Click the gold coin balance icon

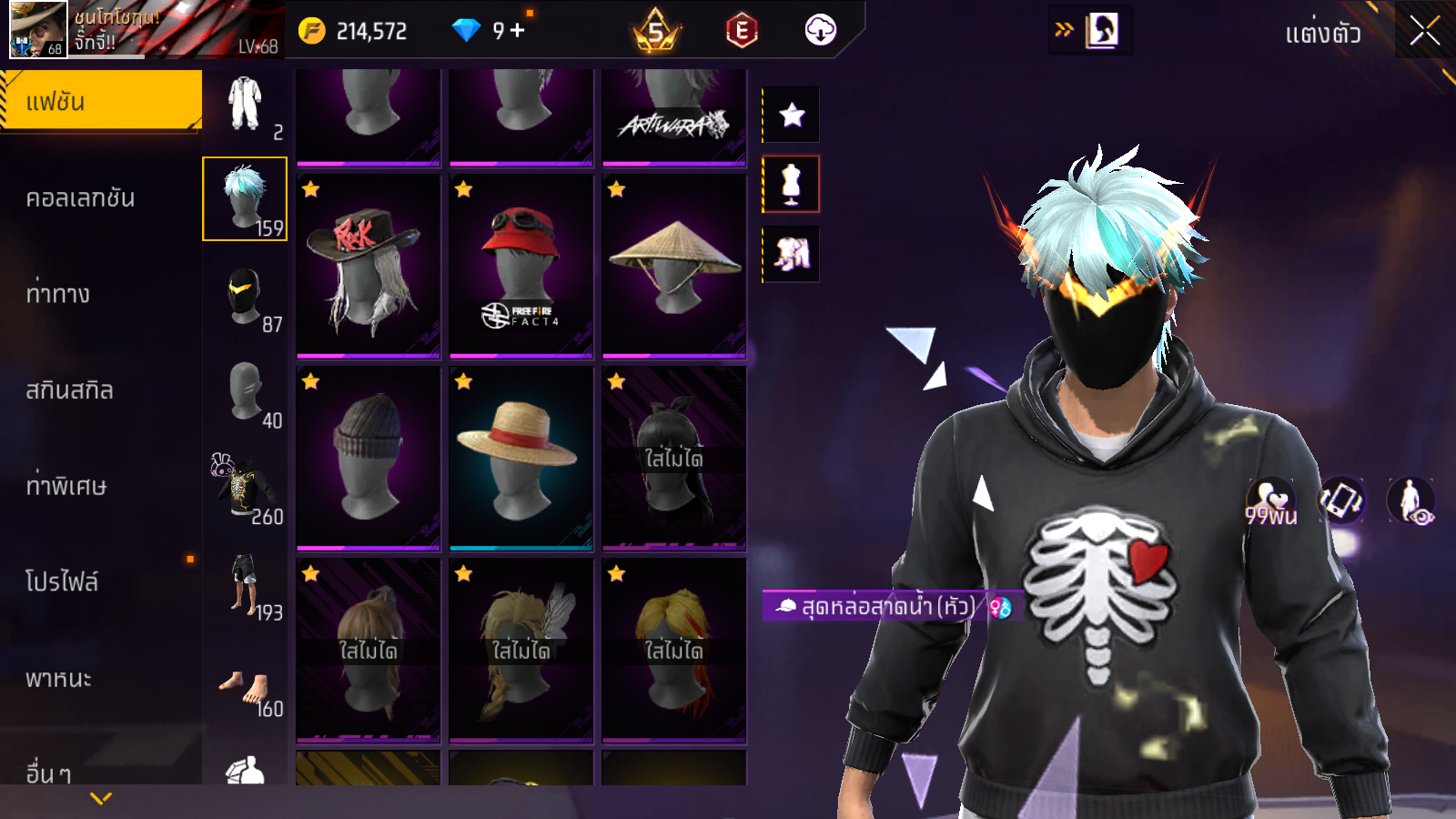click(312, 31)
